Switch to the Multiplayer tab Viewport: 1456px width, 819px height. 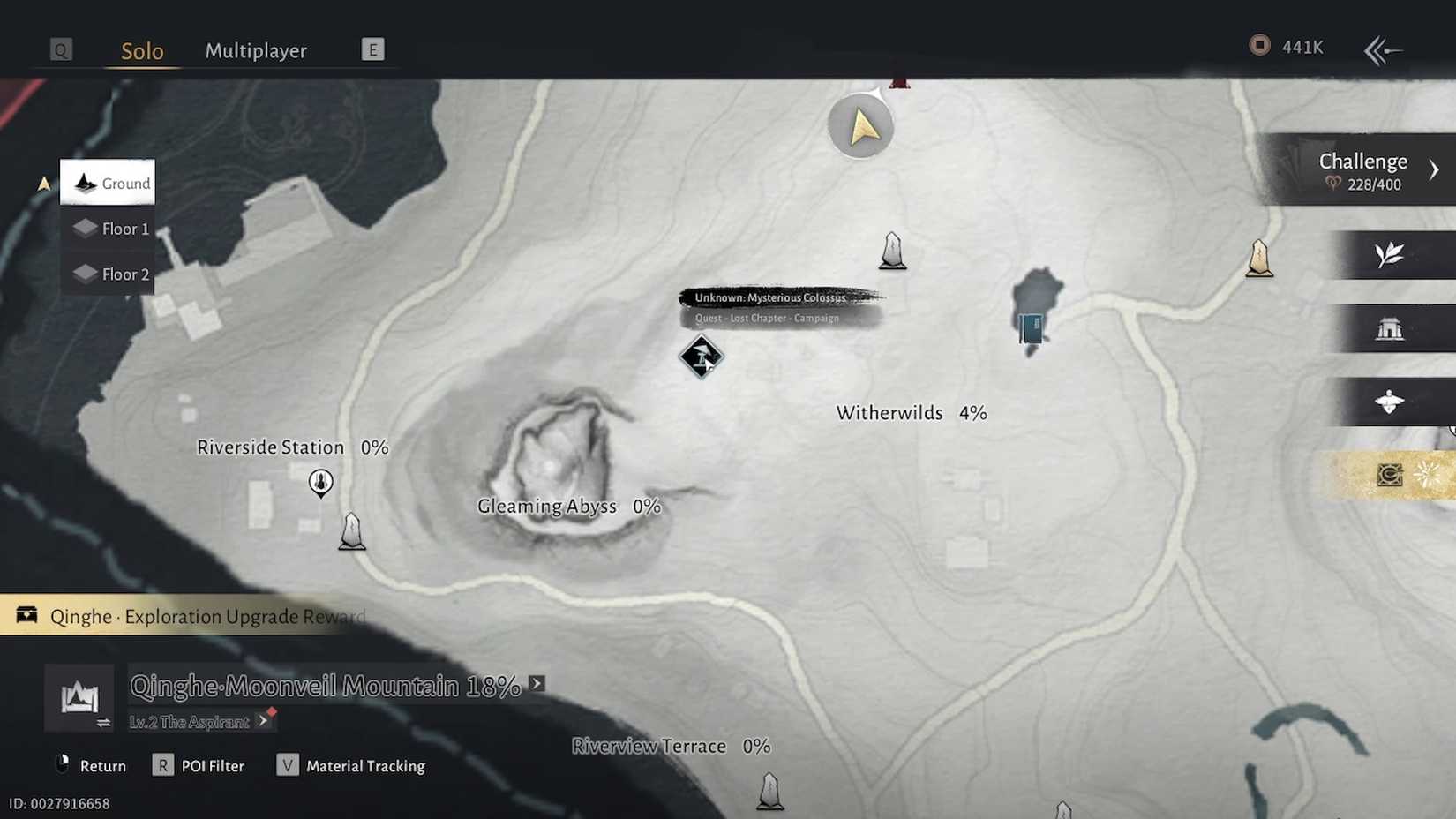[256, 50]
